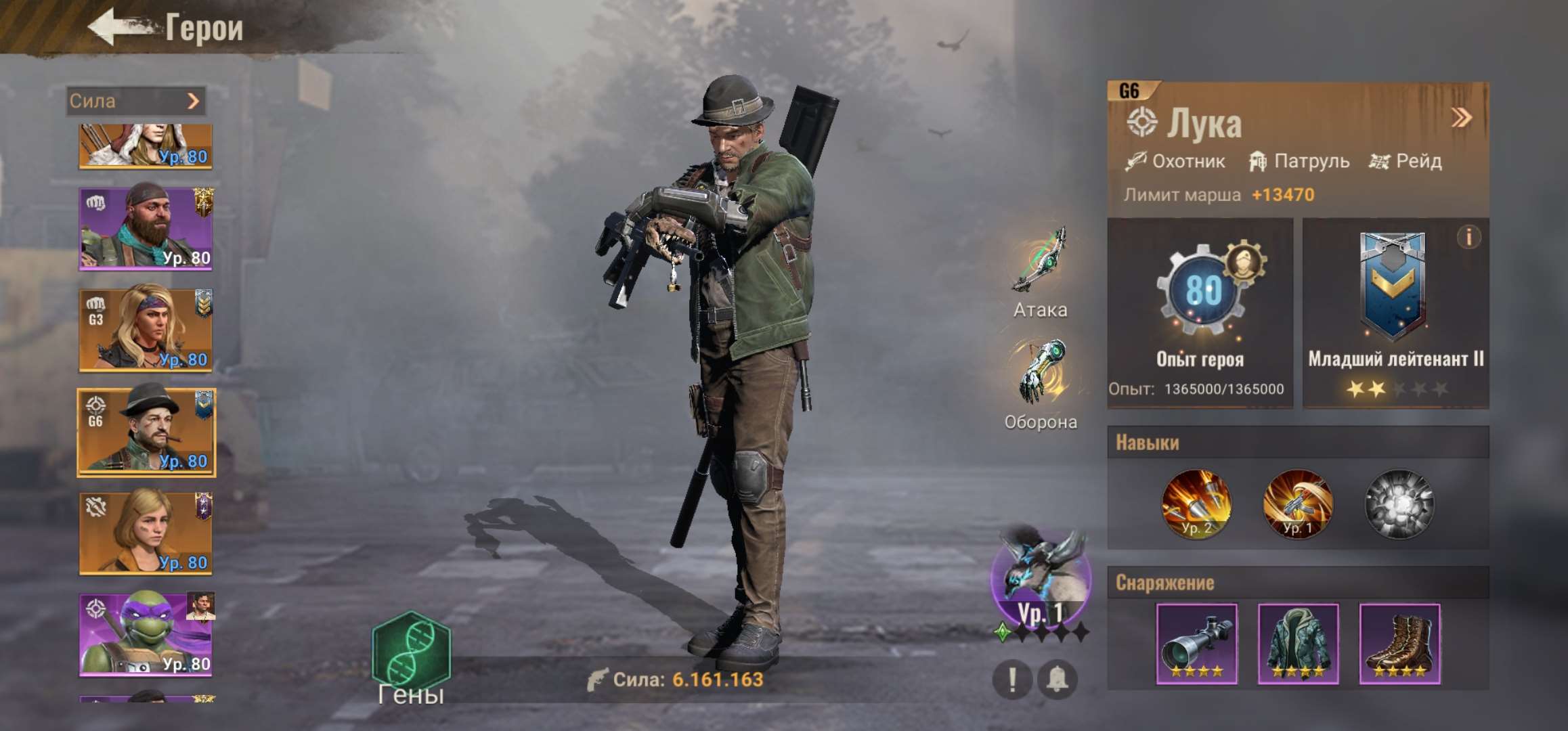Open the Сила sorting dropdown
Screen dimensions: 1568x731
[x=134, y=102]
